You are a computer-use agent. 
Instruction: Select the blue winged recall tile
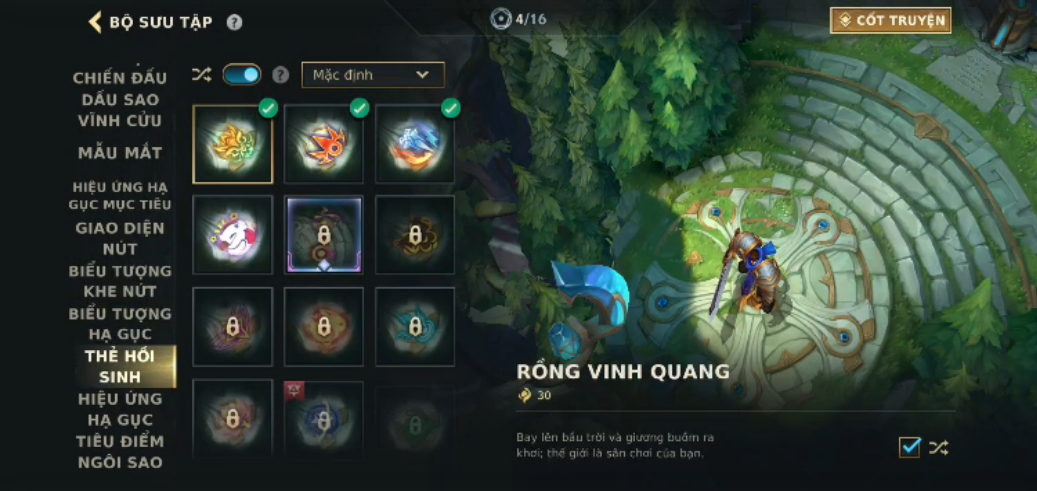(414, 144)
